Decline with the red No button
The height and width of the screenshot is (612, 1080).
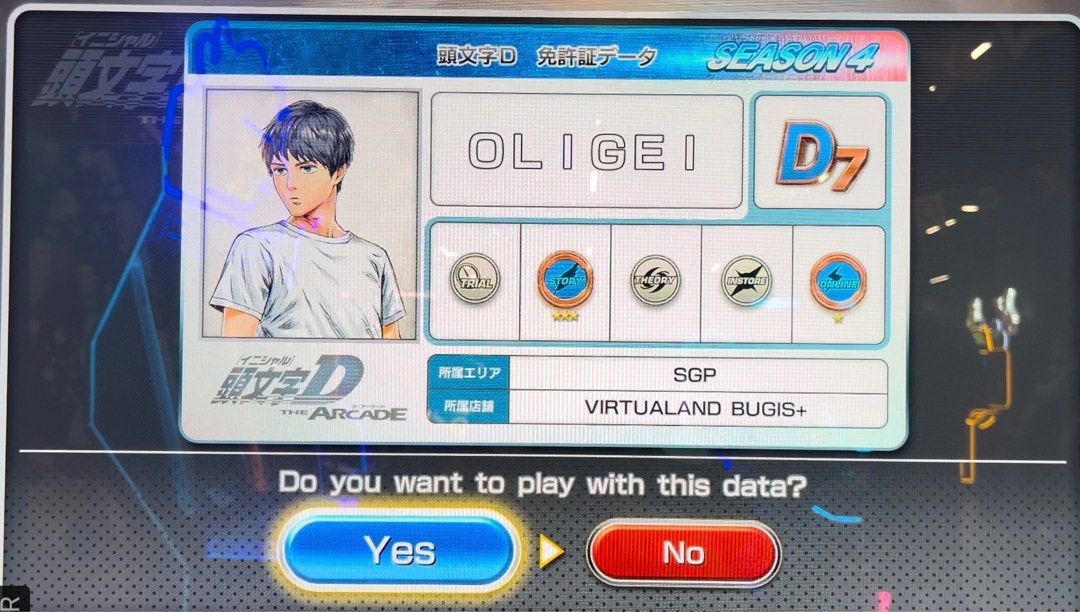point(683,553)
